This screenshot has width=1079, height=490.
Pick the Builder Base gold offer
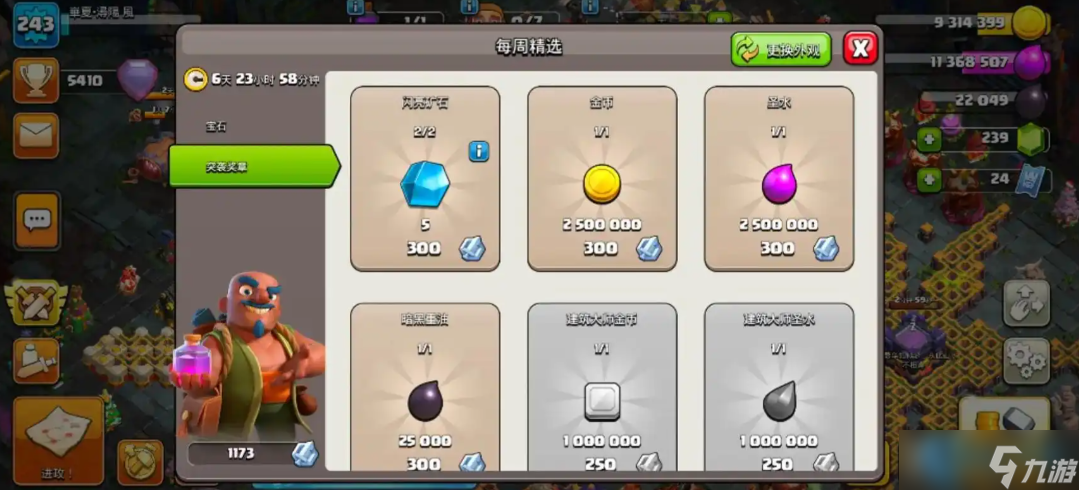[602, 390]
